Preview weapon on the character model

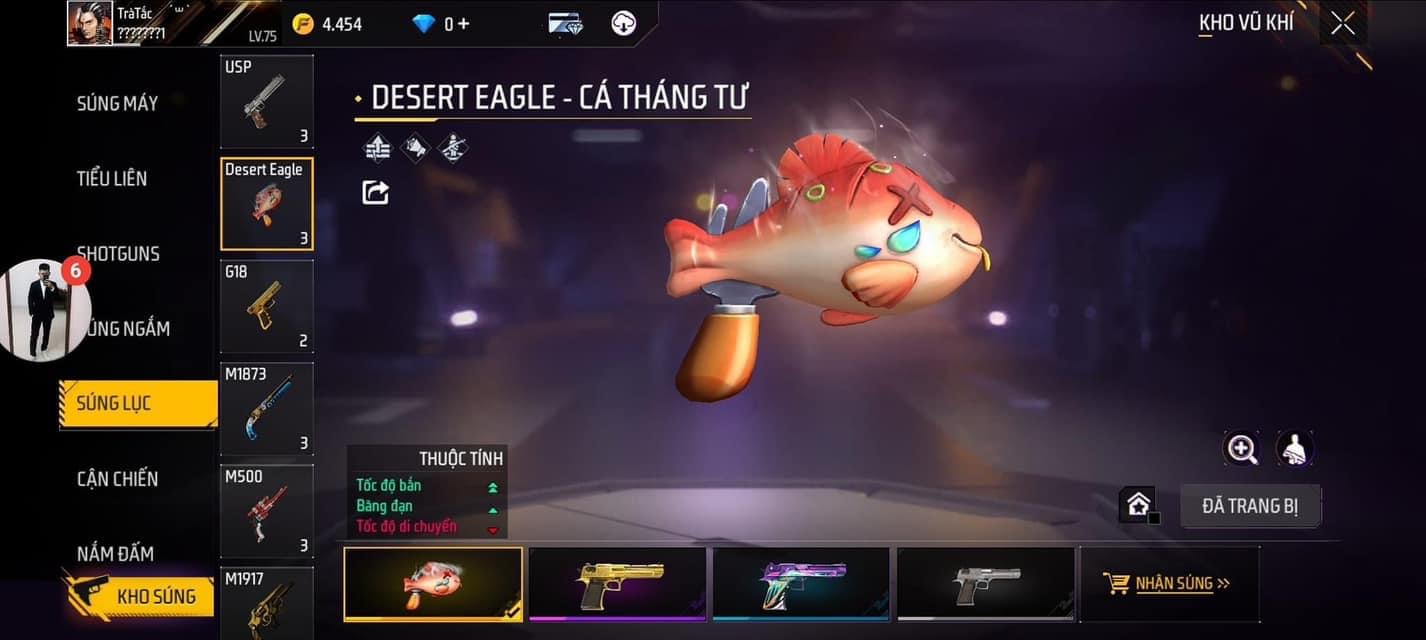(1295, 449)
